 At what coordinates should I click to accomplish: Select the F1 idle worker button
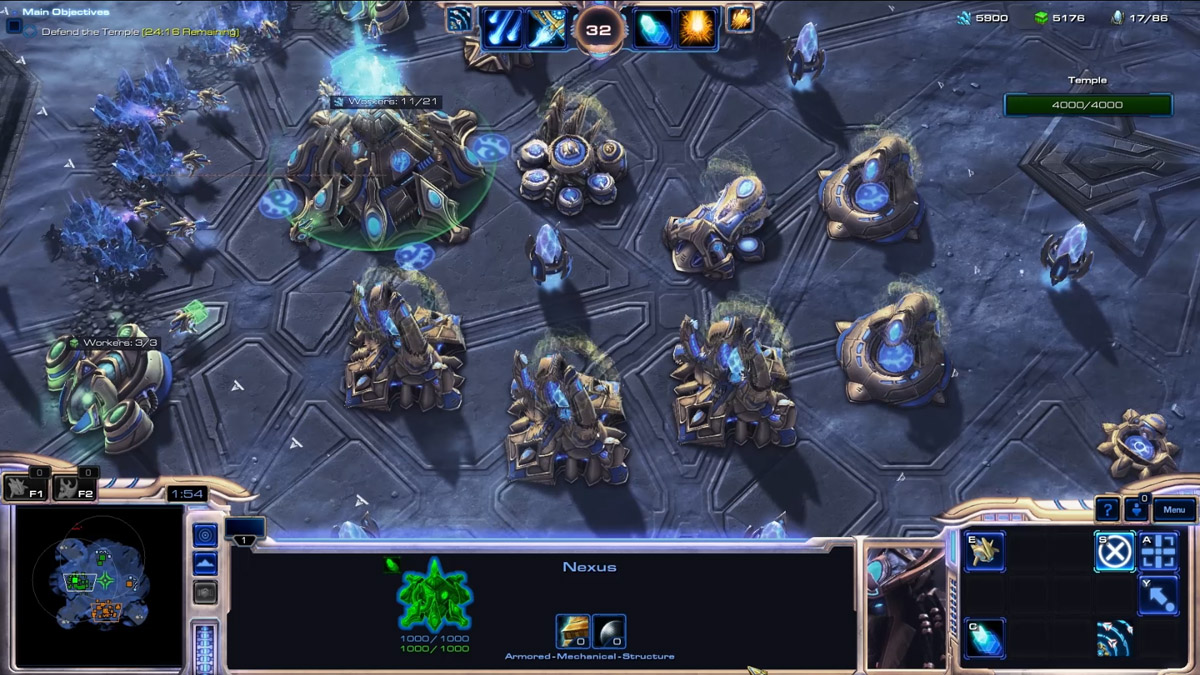click(25, 488)
